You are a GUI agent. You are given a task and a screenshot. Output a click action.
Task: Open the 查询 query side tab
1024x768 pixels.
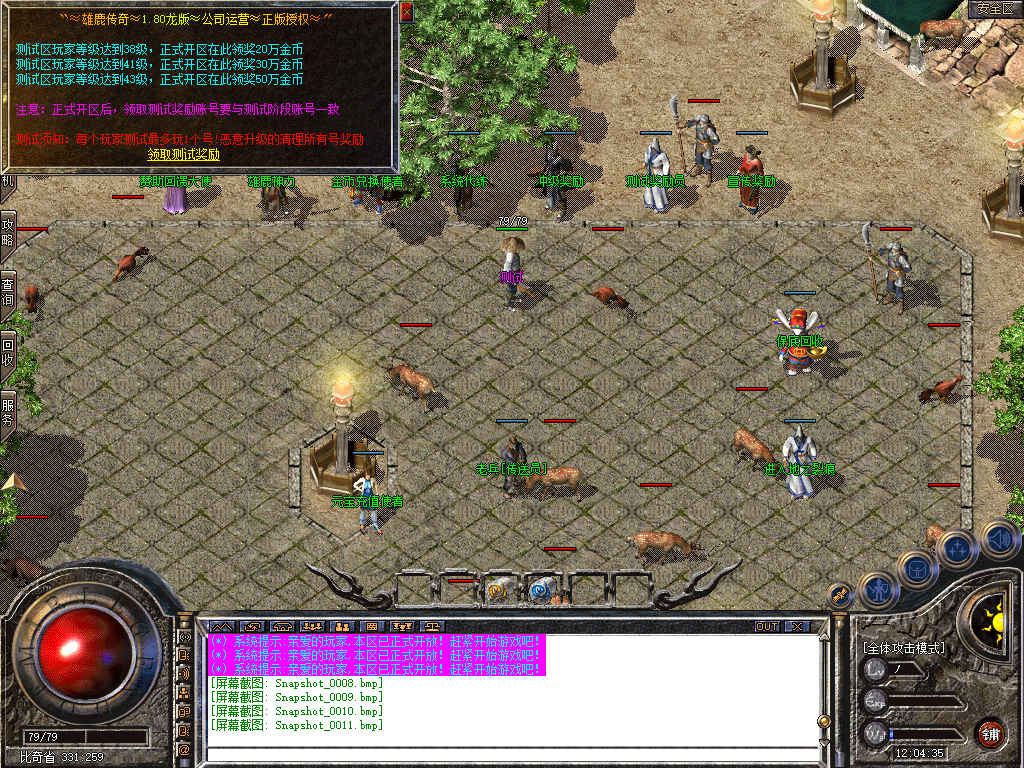(8, 292)
